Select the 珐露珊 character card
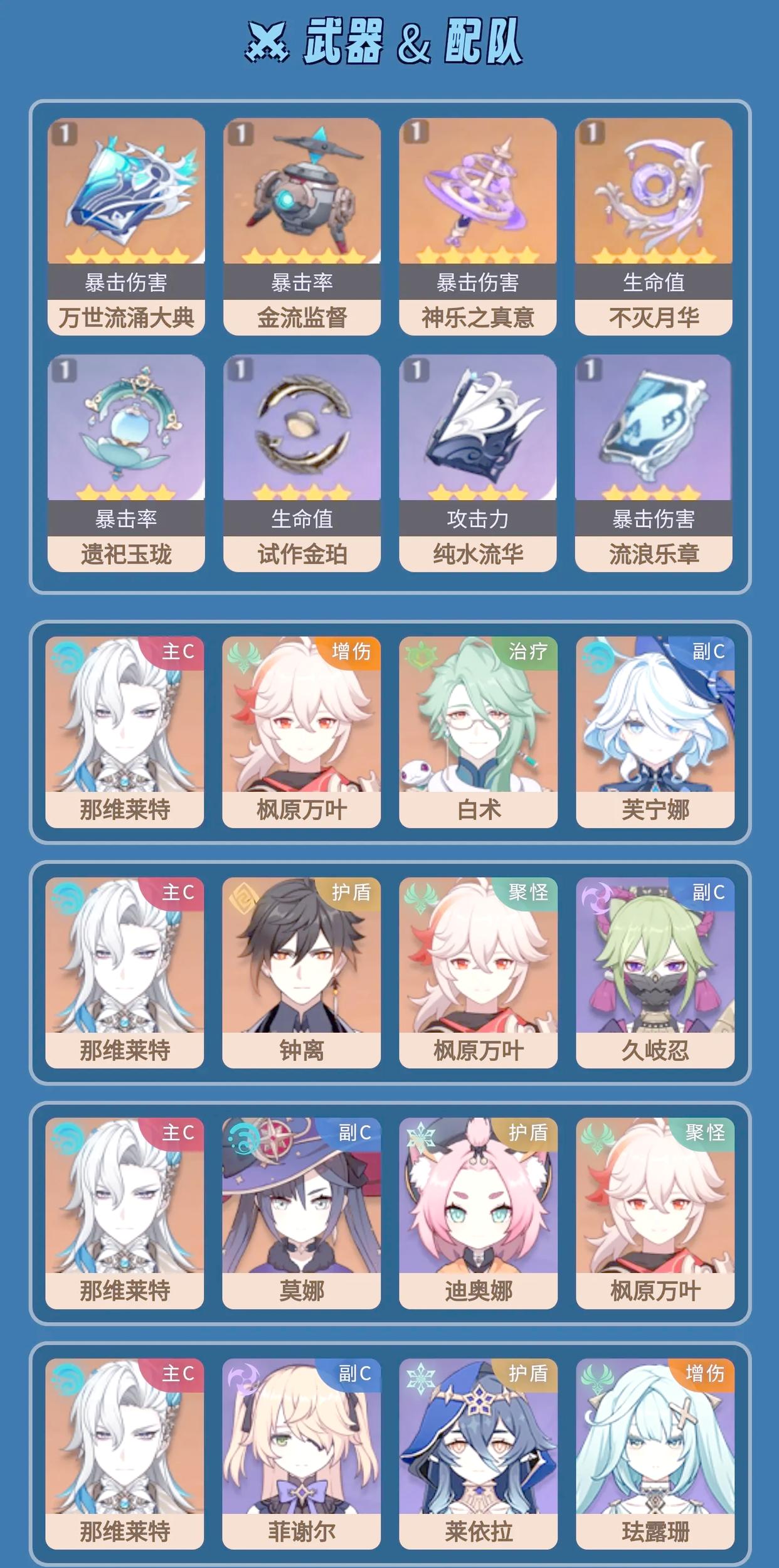Screen dimensions: 779x1568 pyautogui.click(x=655, y=1453)
